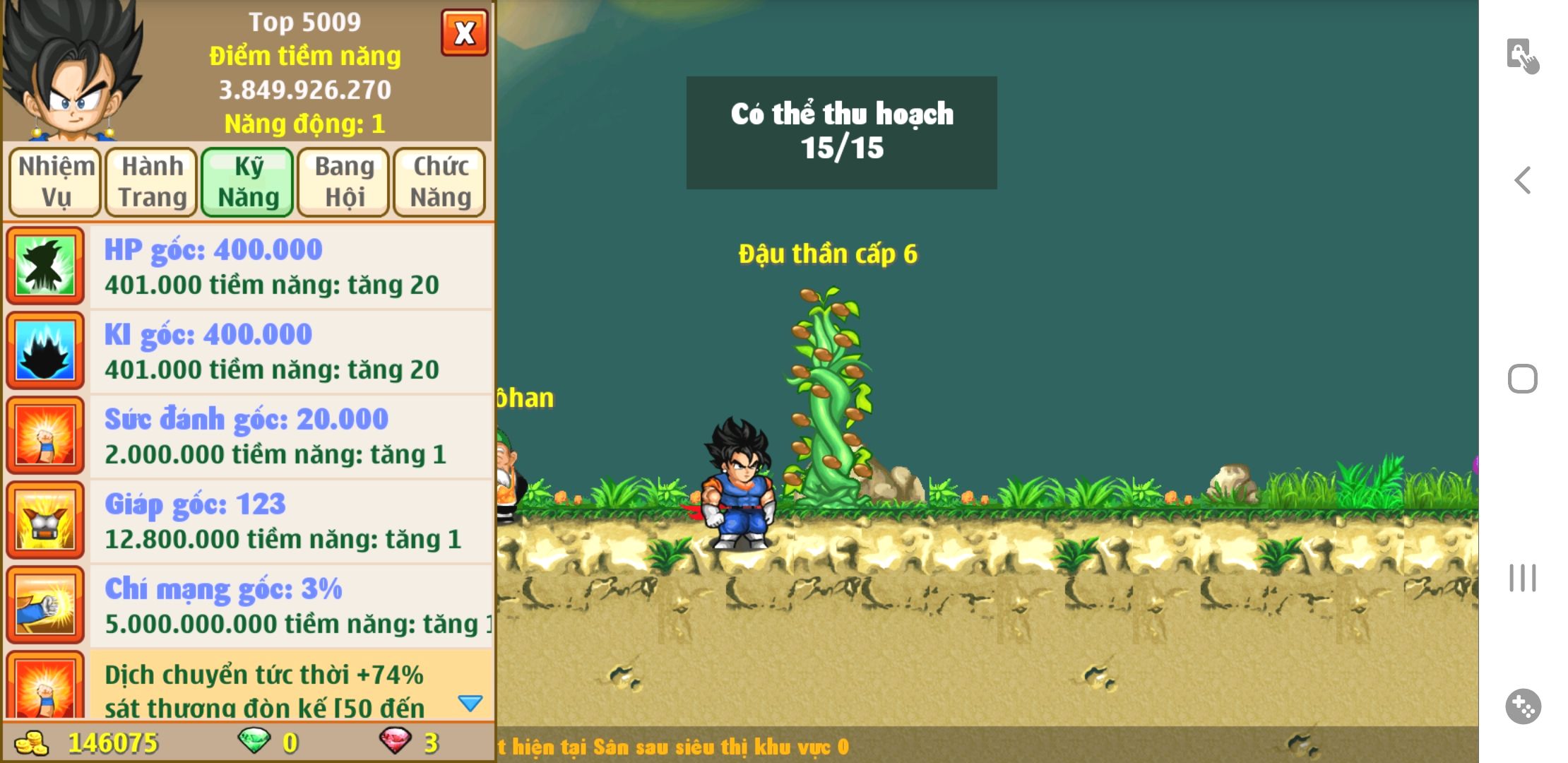The width and height of the screenshot is (1568, 763).
Task: Show the Bang Hội tab
Action: tap(344, 182)
